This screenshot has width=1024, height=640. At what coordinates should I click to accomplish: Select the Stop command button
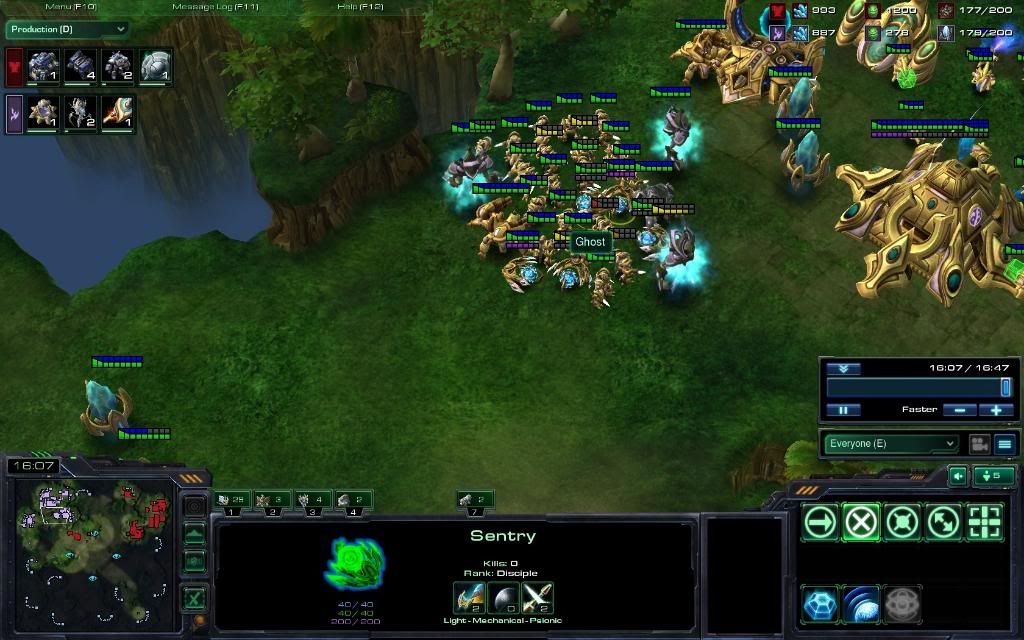pyautogui.click(x=861, y=522)
